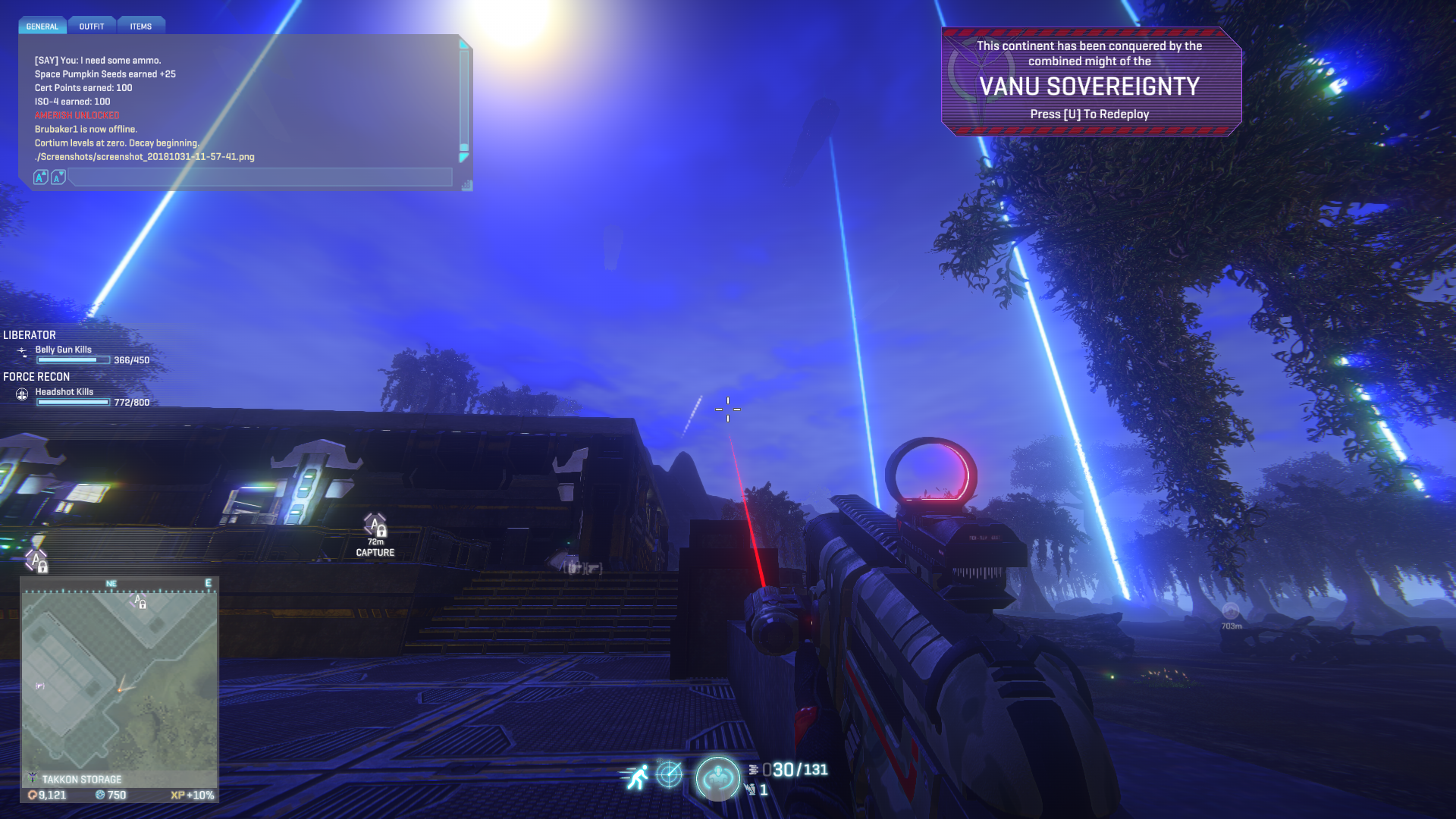1456x819 pixels.
Task: Switch to the General chat tab
Action: 42,27
